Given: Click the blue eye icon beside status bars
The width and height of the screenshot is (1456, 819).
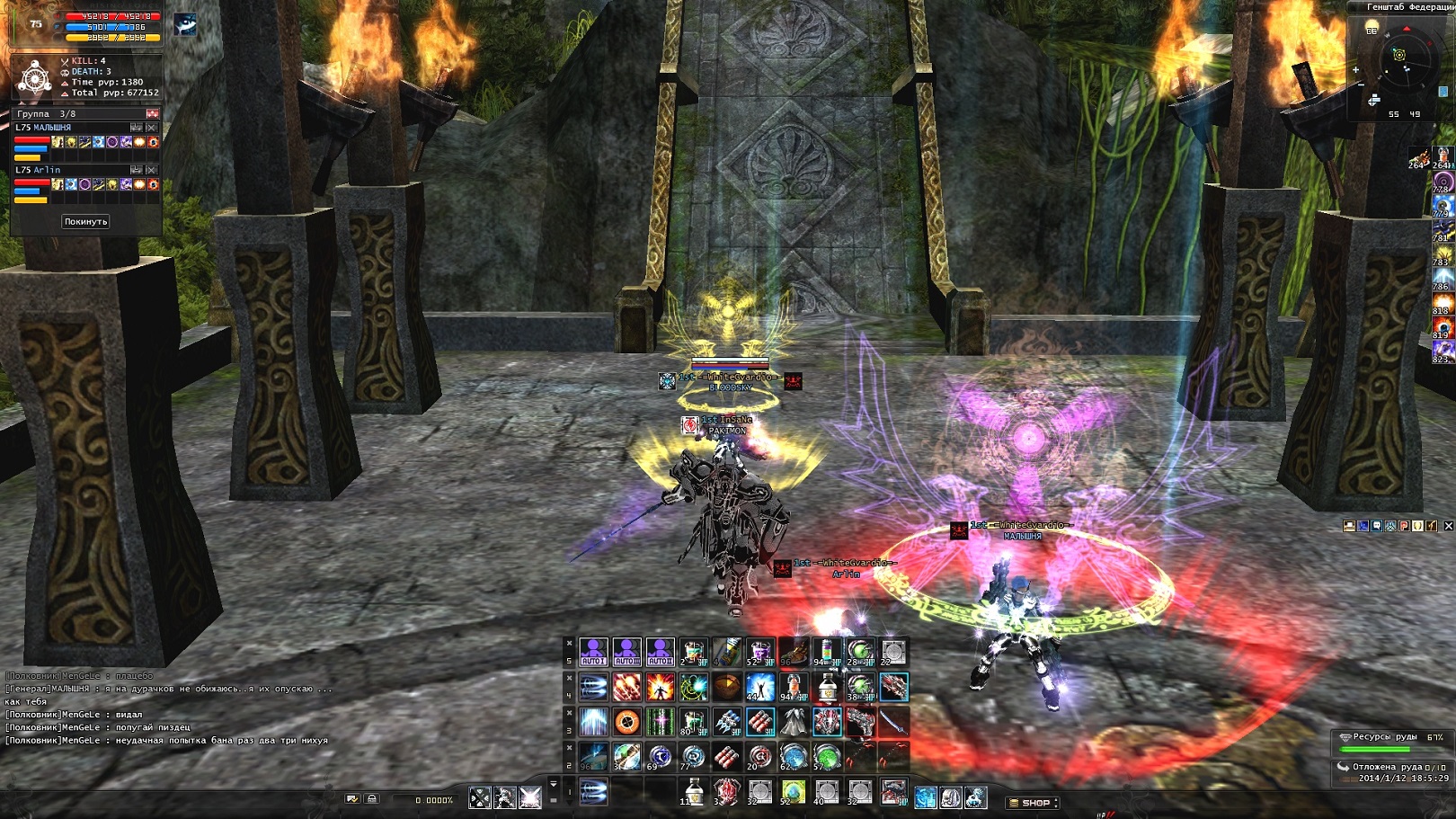Looking at the screenshot, I should [186, 25].
